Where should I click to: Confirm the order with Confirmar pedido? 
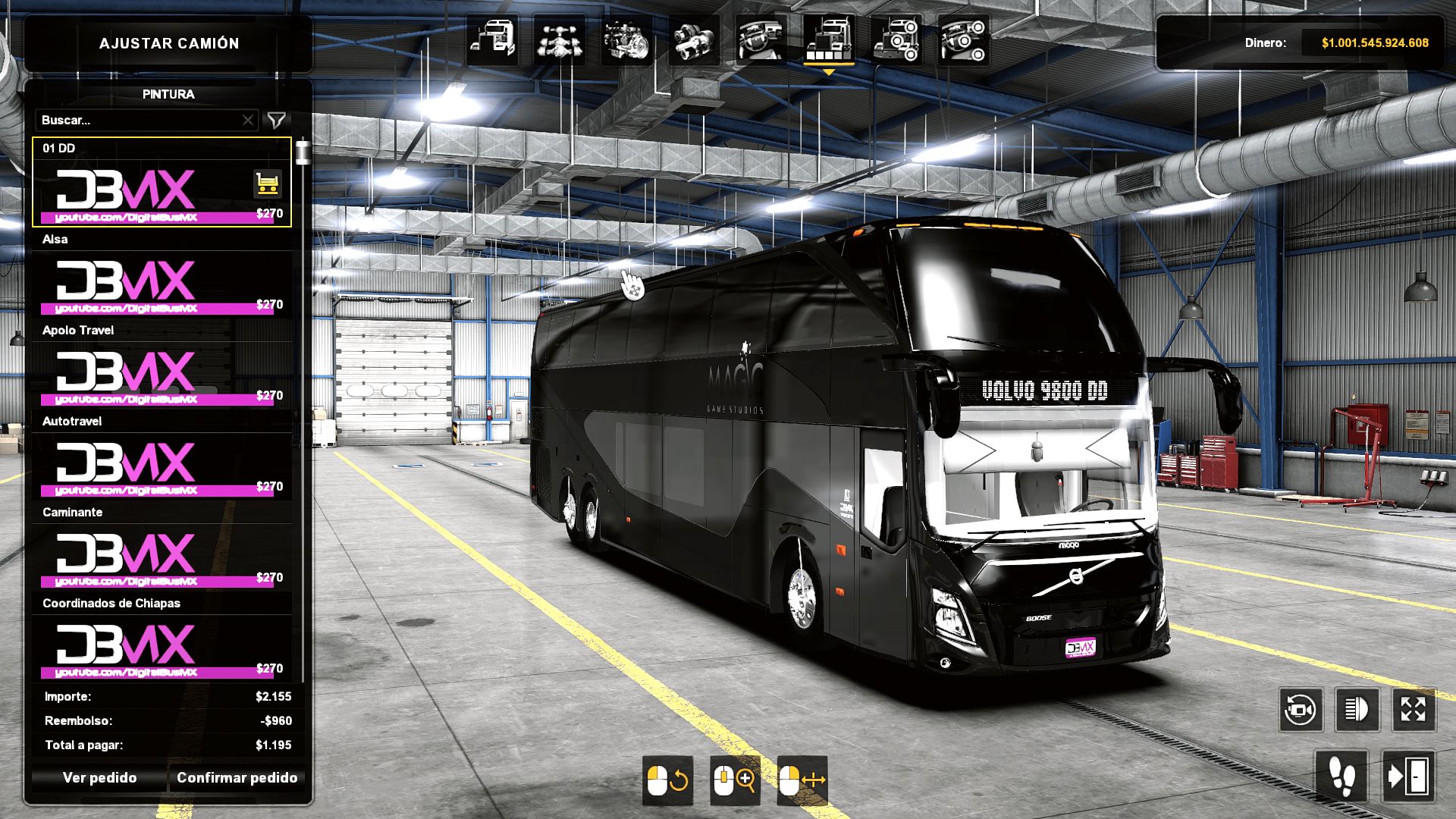(x=237, y=777)
